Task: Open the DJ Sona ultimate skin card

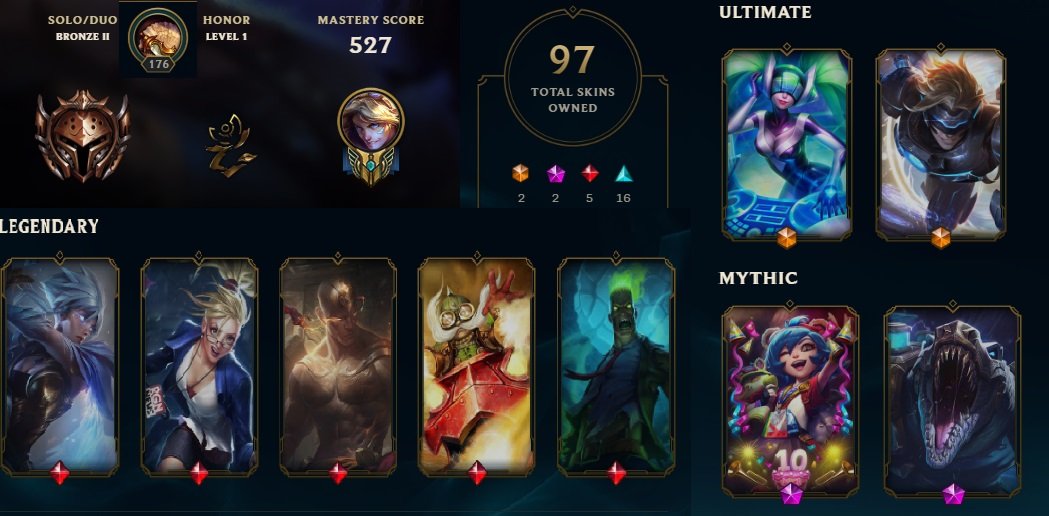Action: pyautogui.click(x=786, y=145)
